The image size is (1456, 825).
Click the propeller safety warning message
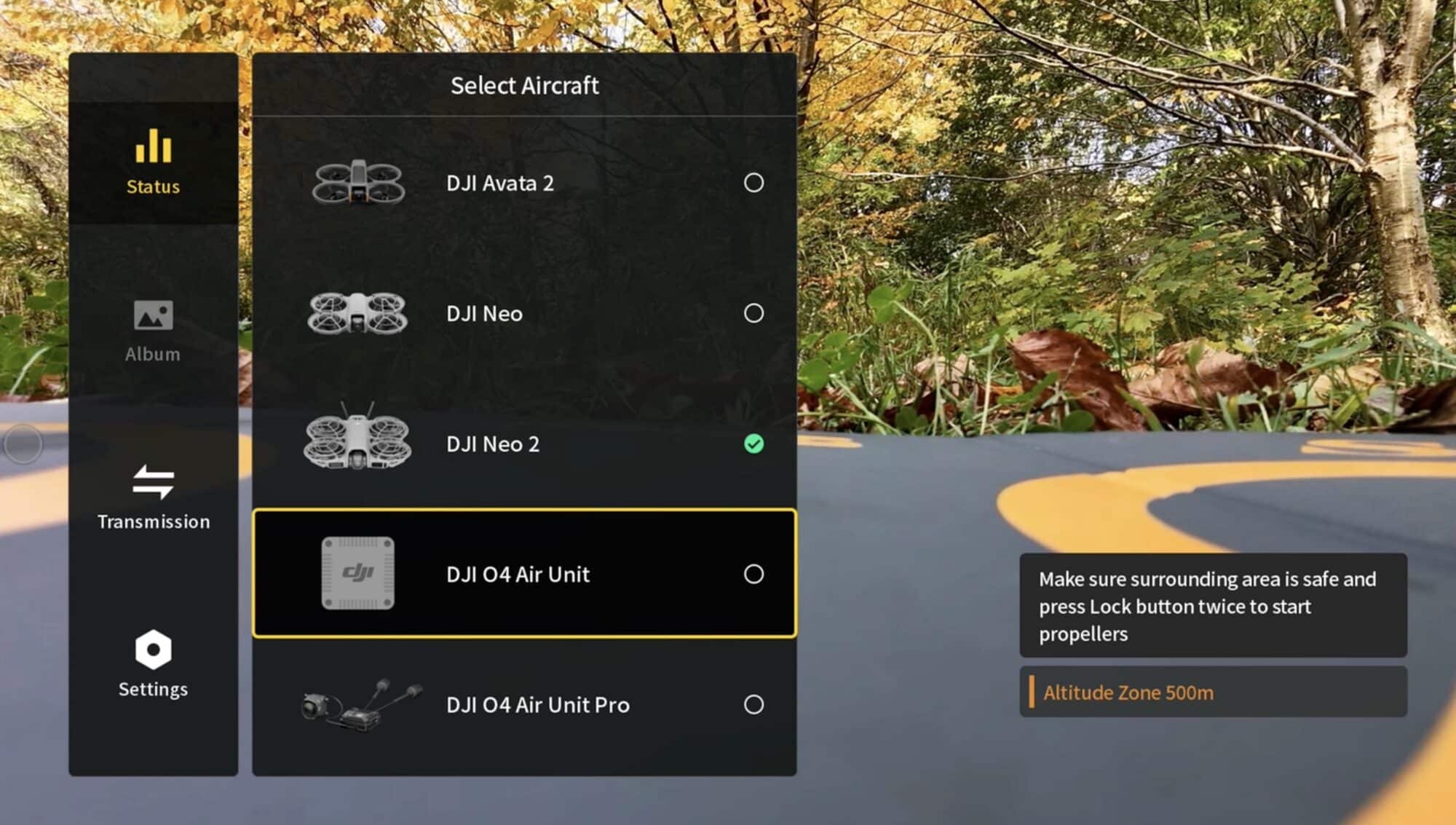click(1213, 606)
